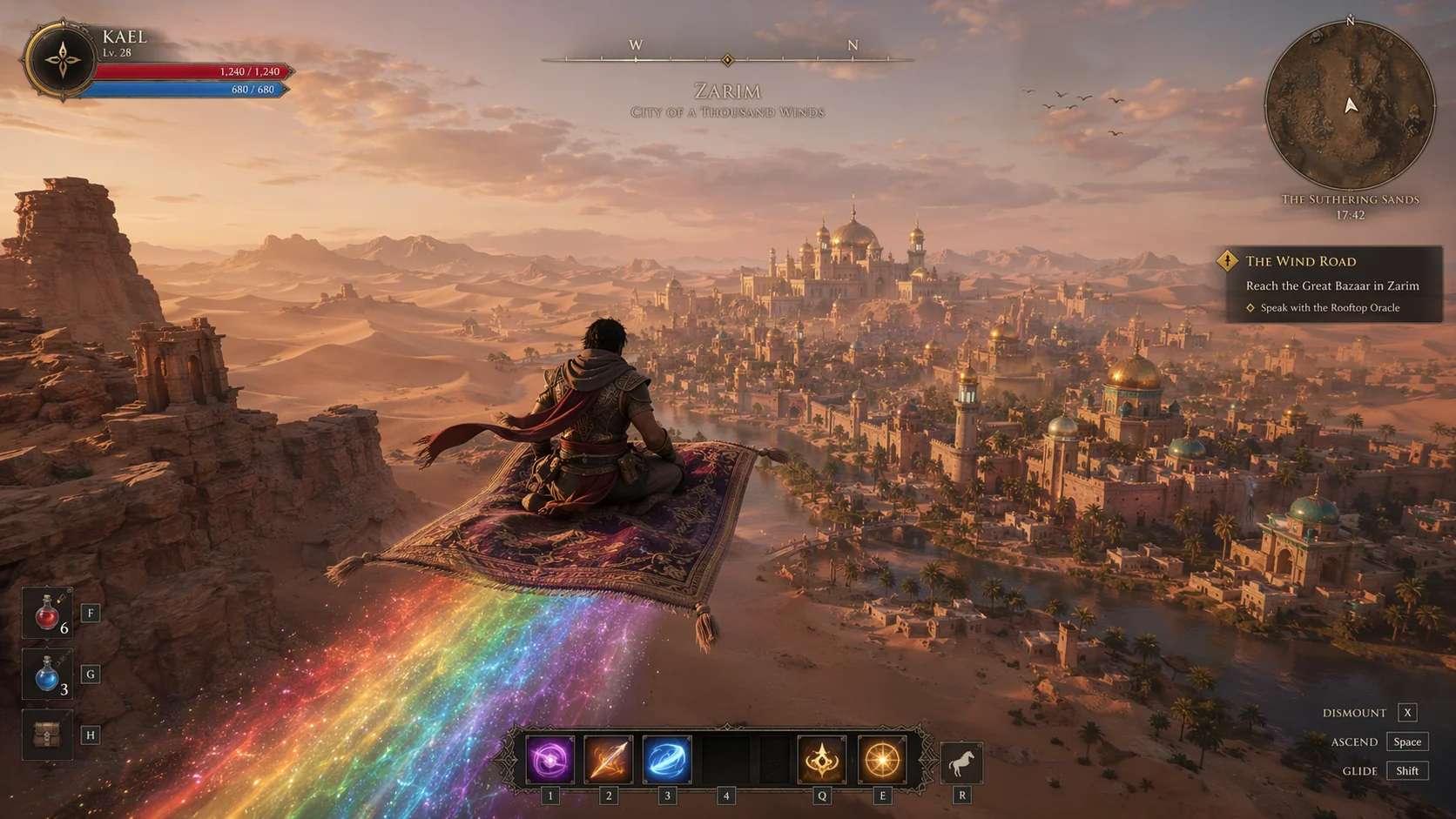Viewport: 1456px width, 819px height.
Task: Use the blue mana potion
Action: 47,675
